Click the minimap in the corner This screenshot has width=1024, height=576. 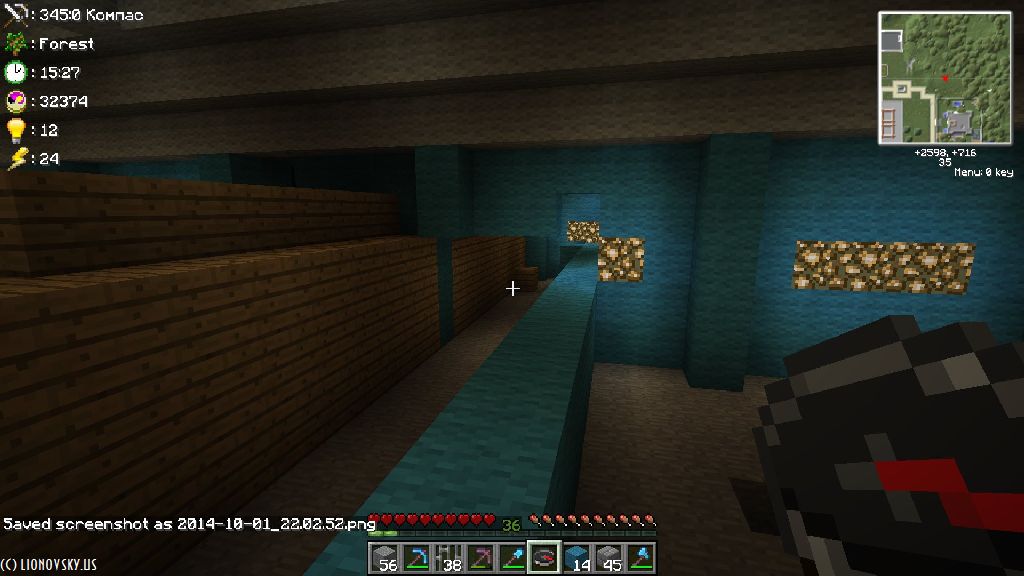944,78
